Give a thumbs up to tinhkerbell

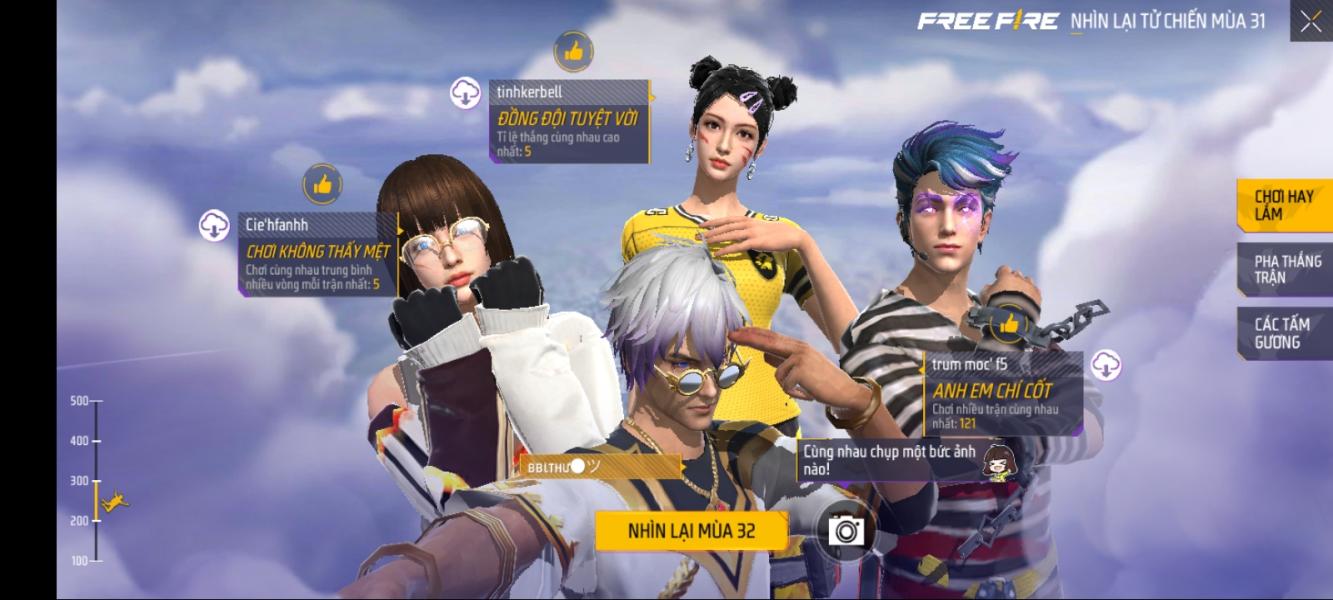[573, 51]
